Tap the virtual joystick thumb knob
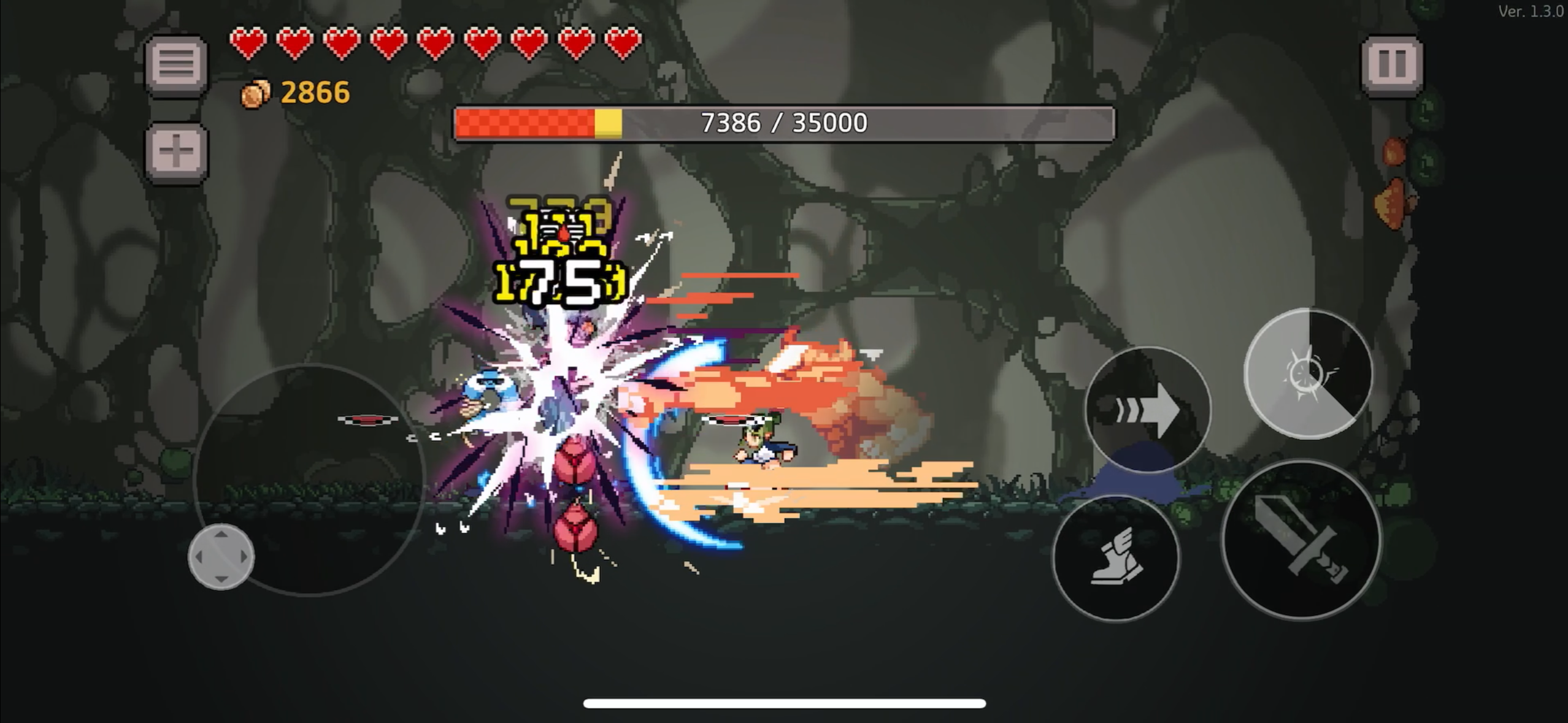 221,557
